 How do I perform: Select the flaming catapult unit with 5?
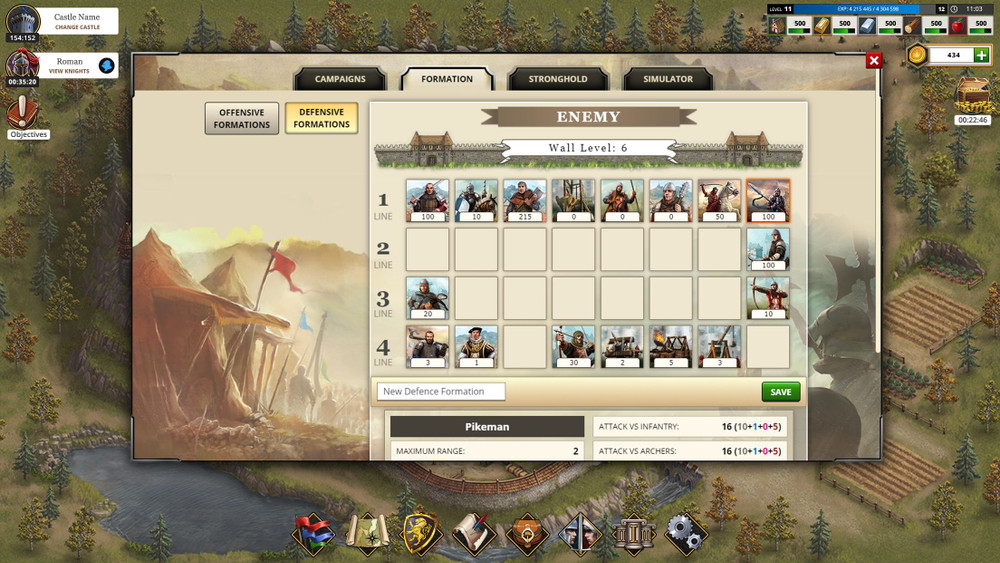click(670, 347)
